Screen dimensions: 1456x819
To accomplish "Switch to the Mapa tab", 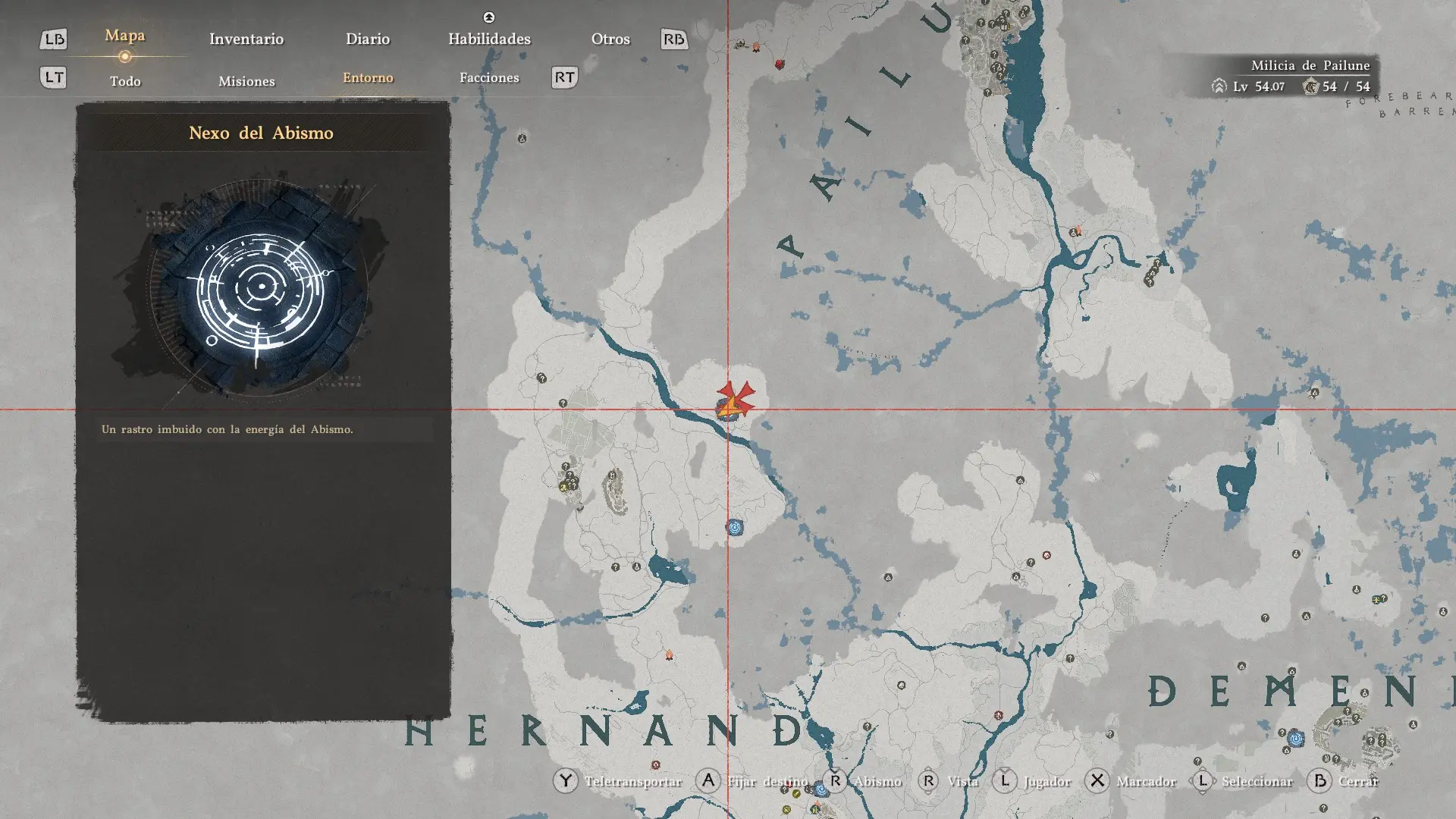I will [125, 36].
